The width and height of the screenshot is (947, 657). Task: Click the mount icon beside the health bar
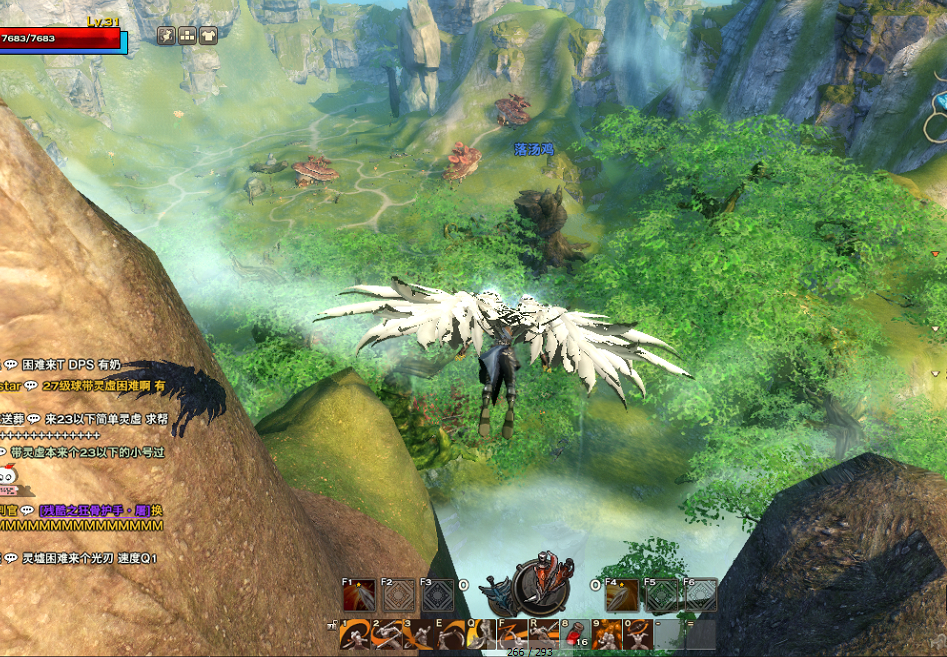pyautogui.click(x=166, y=35)
